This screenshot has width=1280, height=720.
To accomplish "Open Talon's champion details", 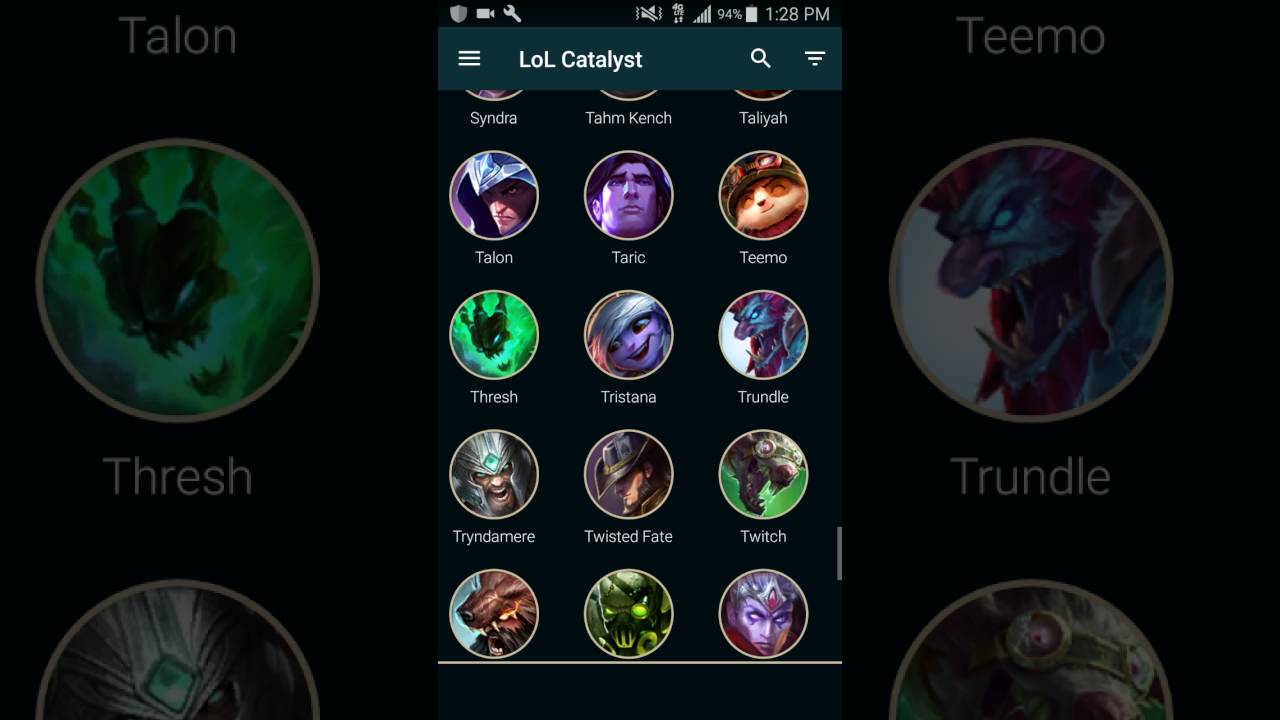I will [494, 195].
